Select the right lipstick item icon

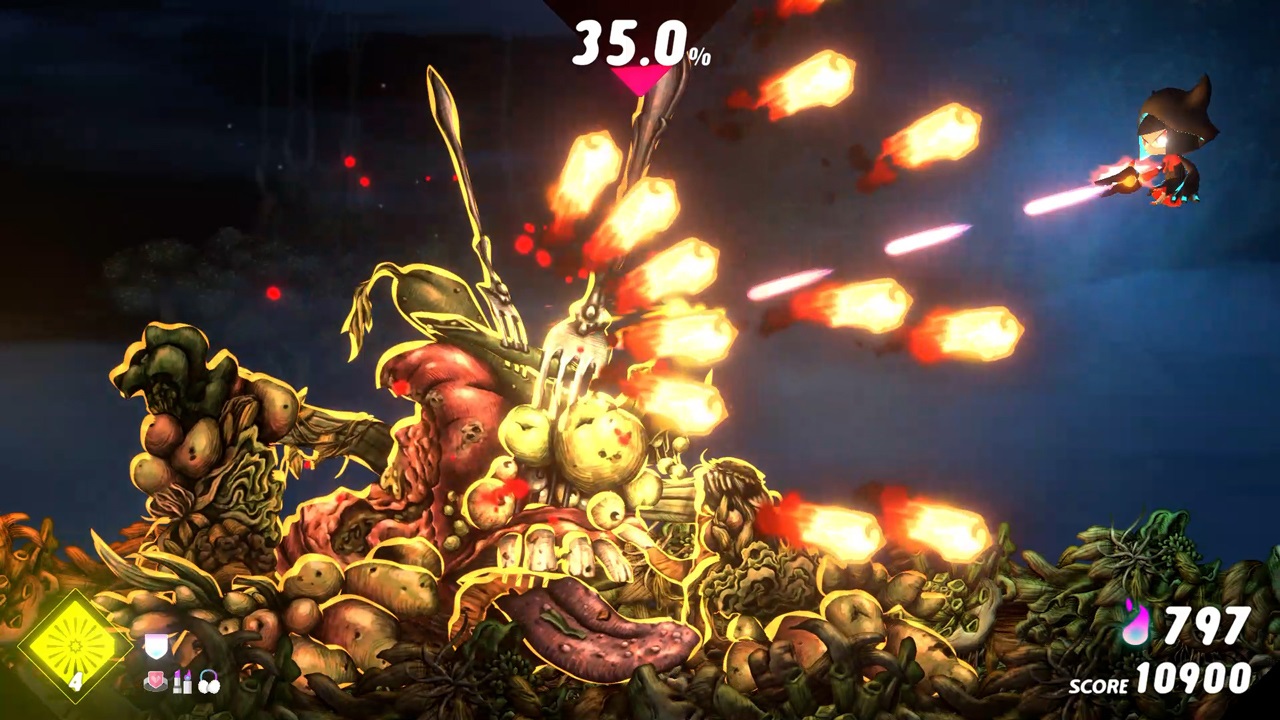[188, 681]
